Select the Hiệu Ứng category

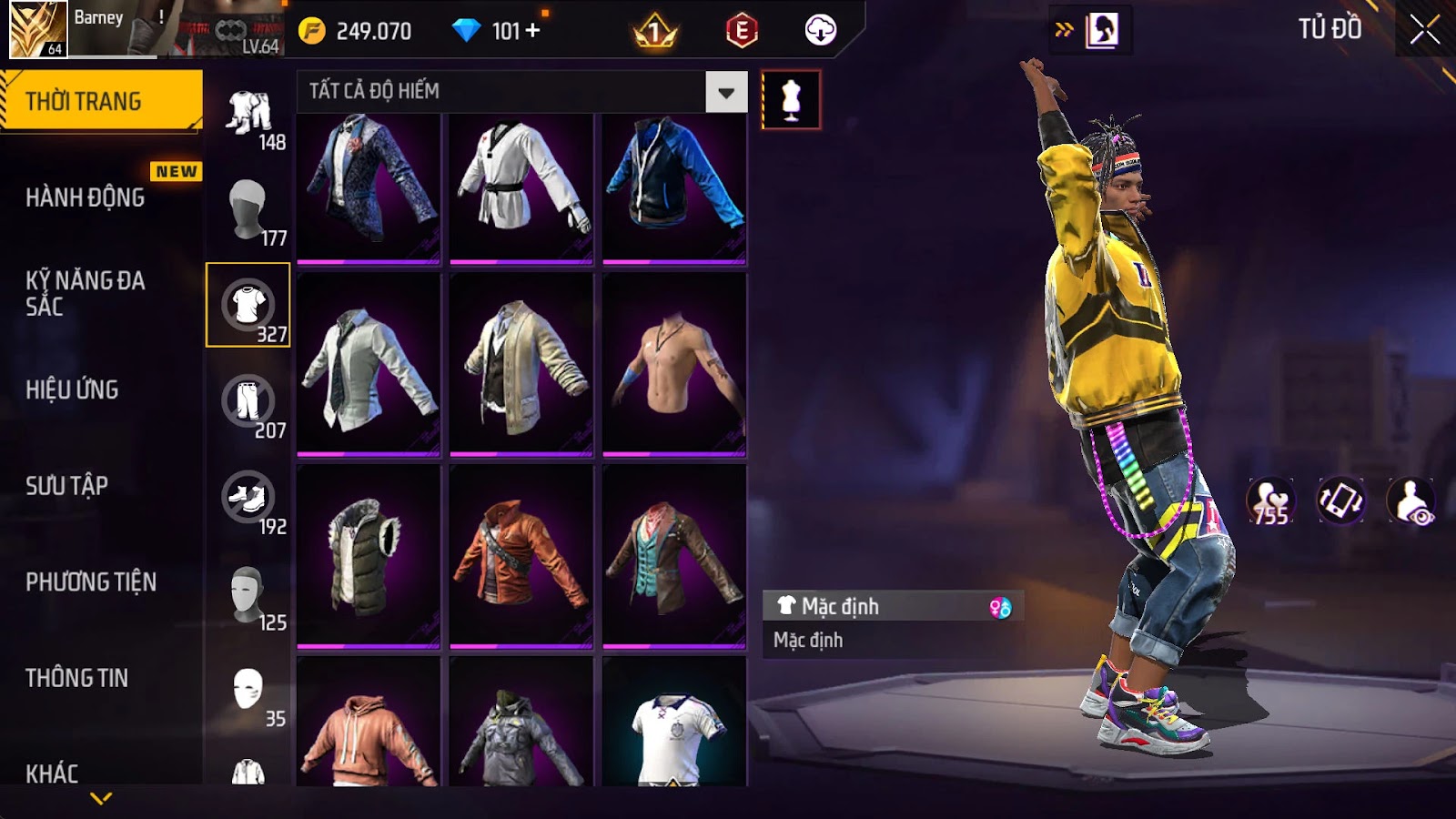pos(73,389)
